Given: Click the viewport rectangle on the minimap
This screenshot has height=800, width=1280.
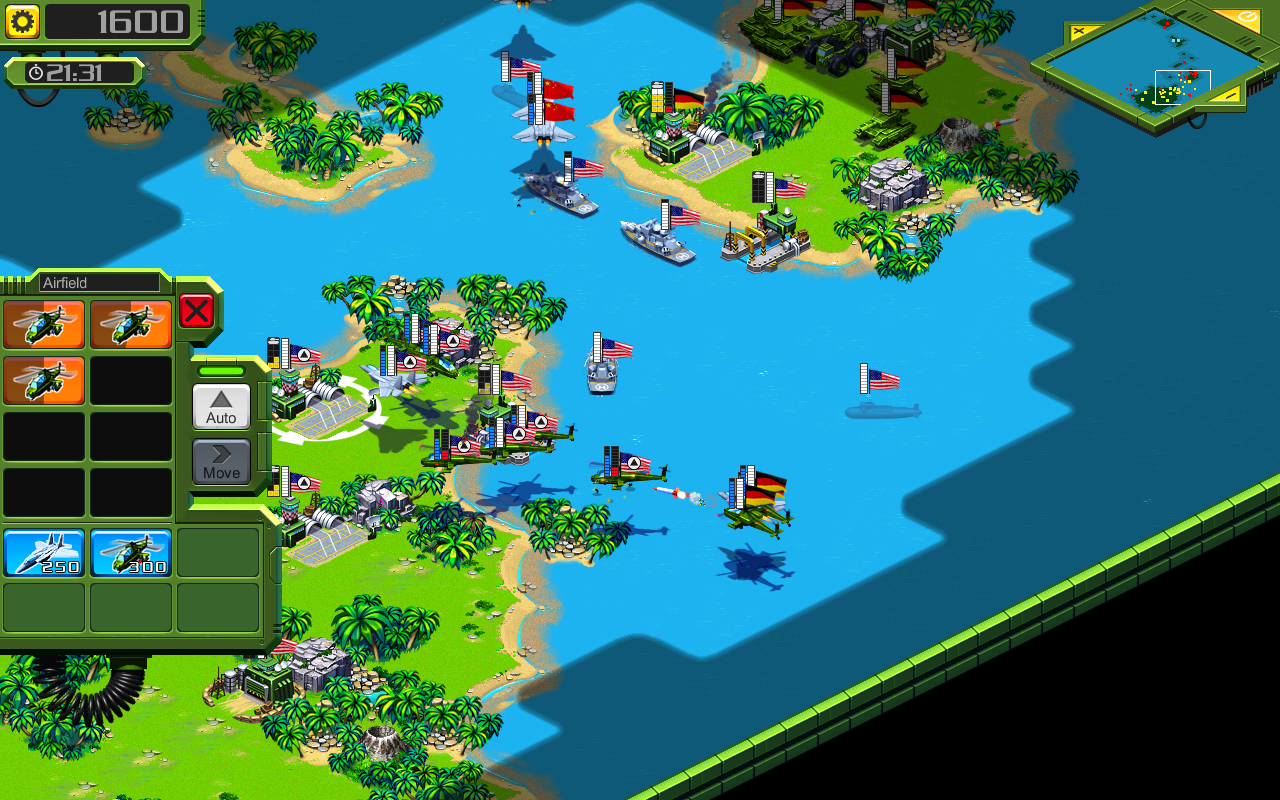Looking at the screenshot, I should pos(1183,87).
